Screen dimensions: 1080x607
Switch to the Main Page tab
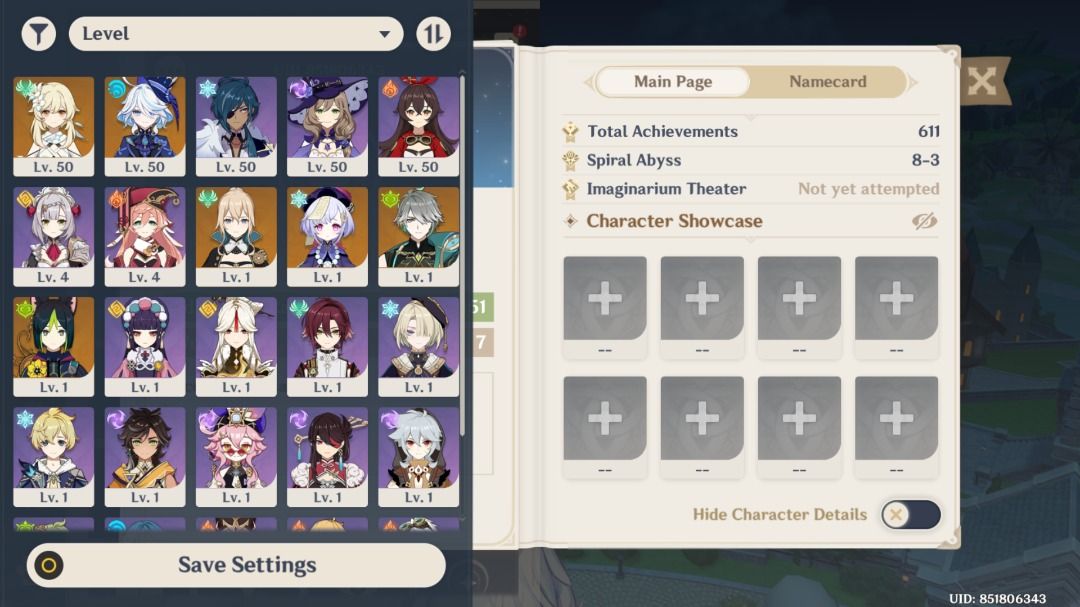click(x=673, y=82)
